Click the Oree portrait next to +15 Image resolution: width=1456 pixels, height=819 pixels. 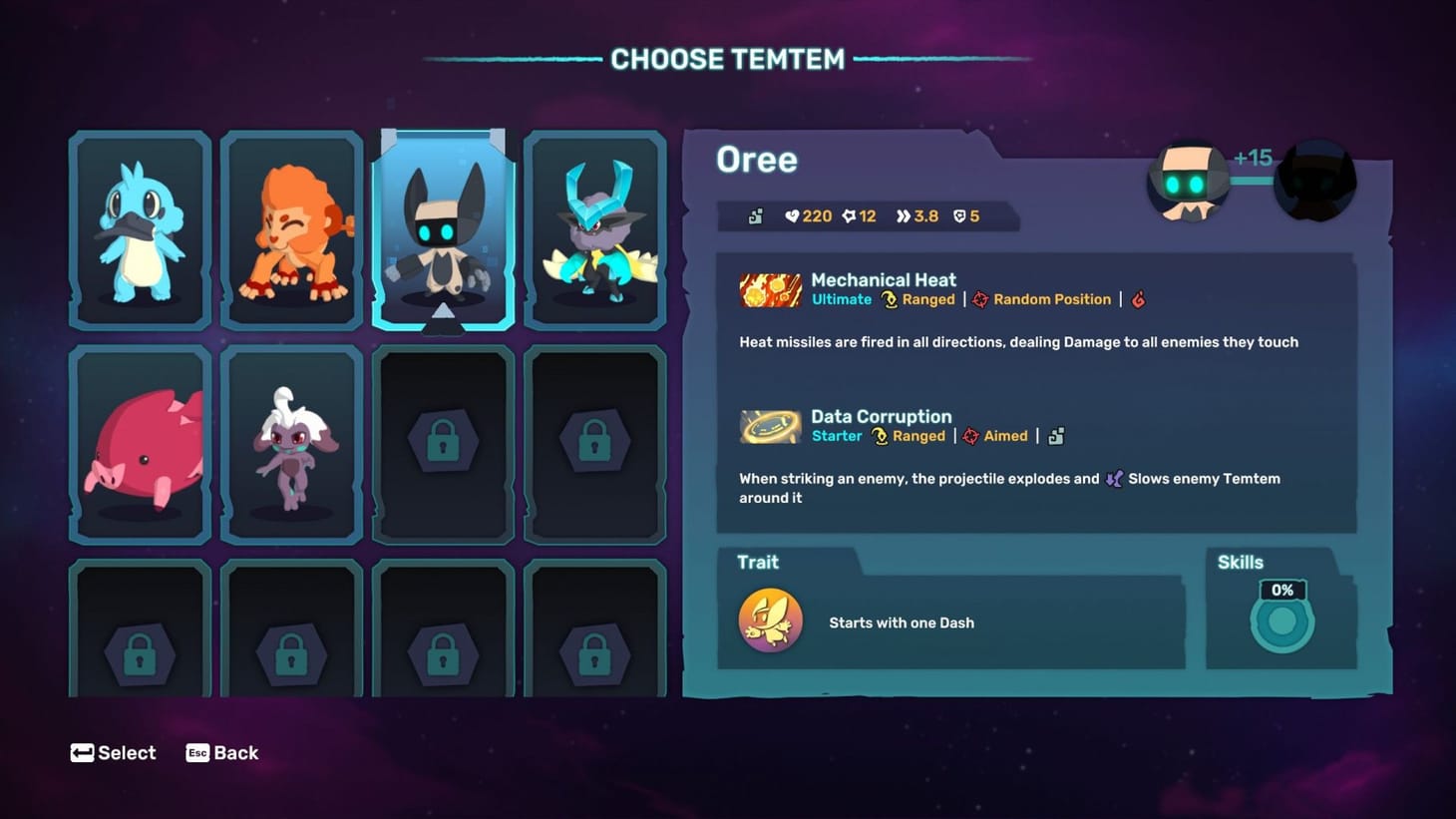[1188, 180]
